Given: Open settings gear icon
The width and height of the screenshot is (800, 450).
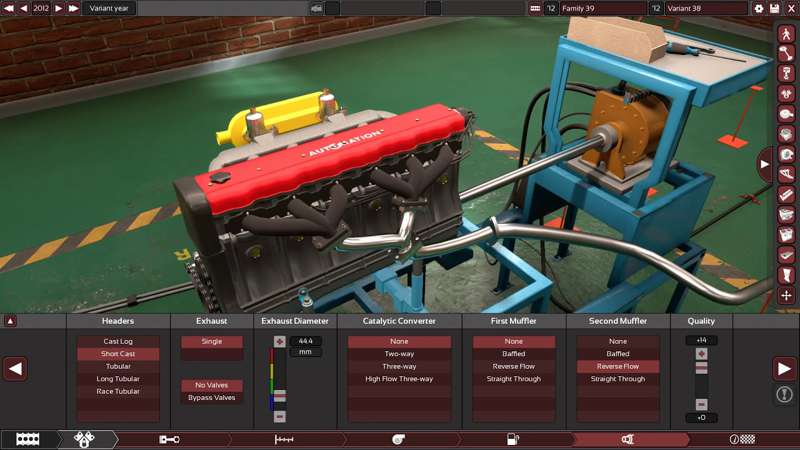Looking at the screenshot, I should click(759, 8).
